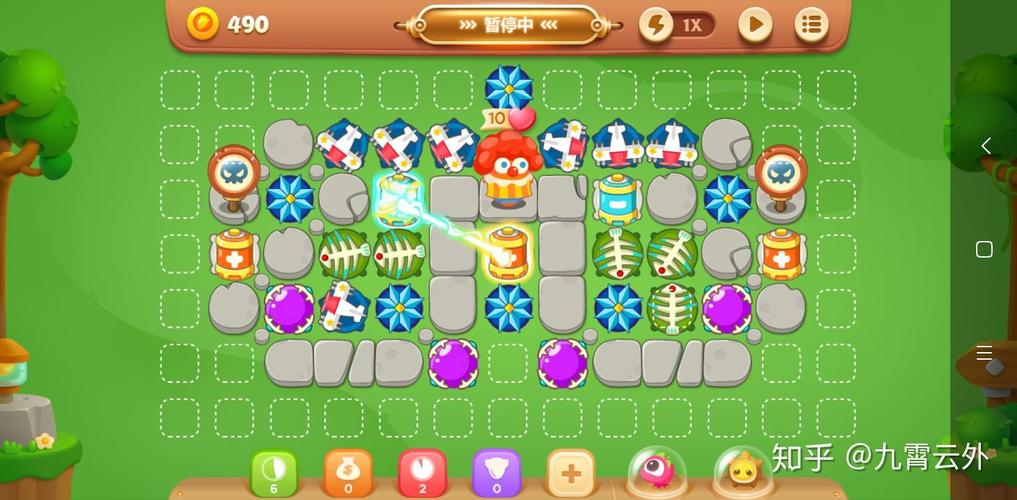Activate the orange money bag power-up

347,471
